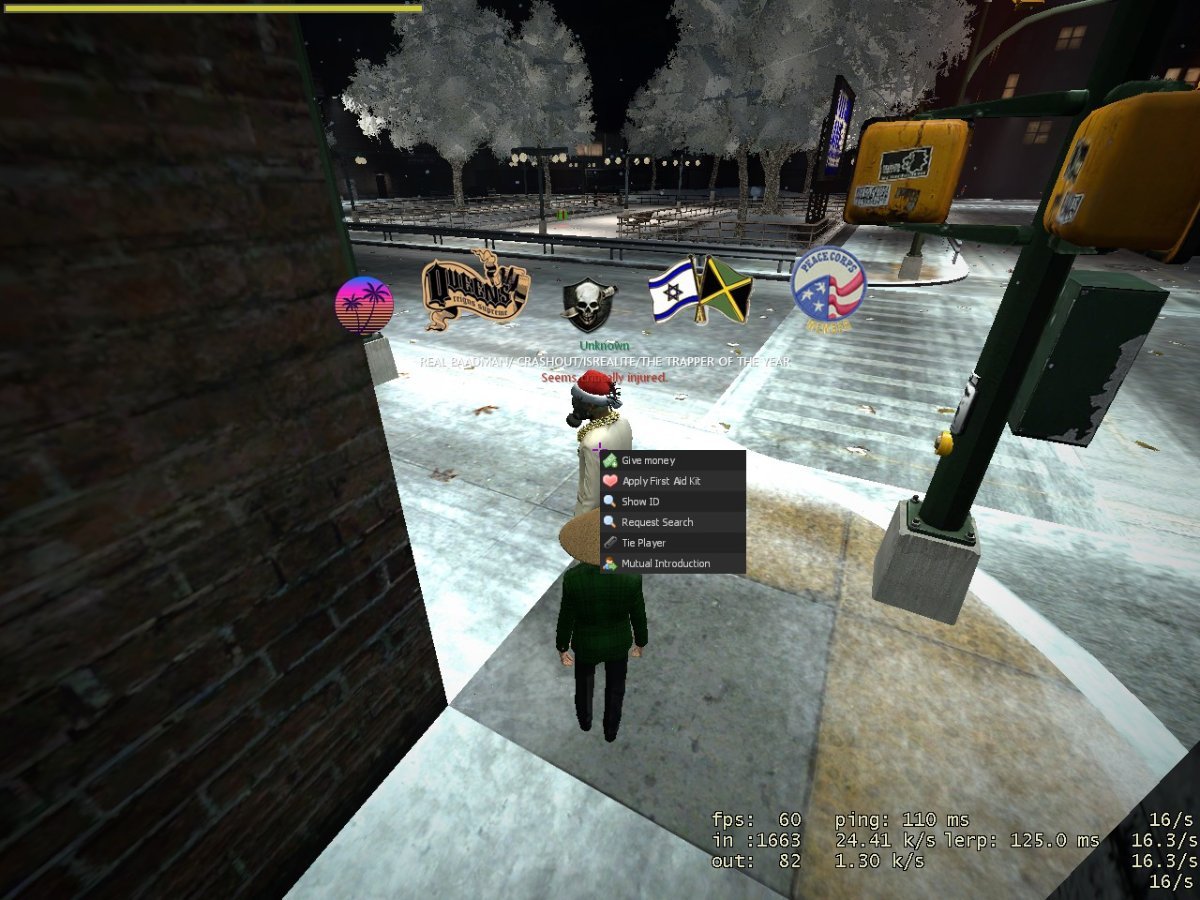1200x900 pixels.
Task: Choose the Tie Player option
Action: (x=643, y=543)
